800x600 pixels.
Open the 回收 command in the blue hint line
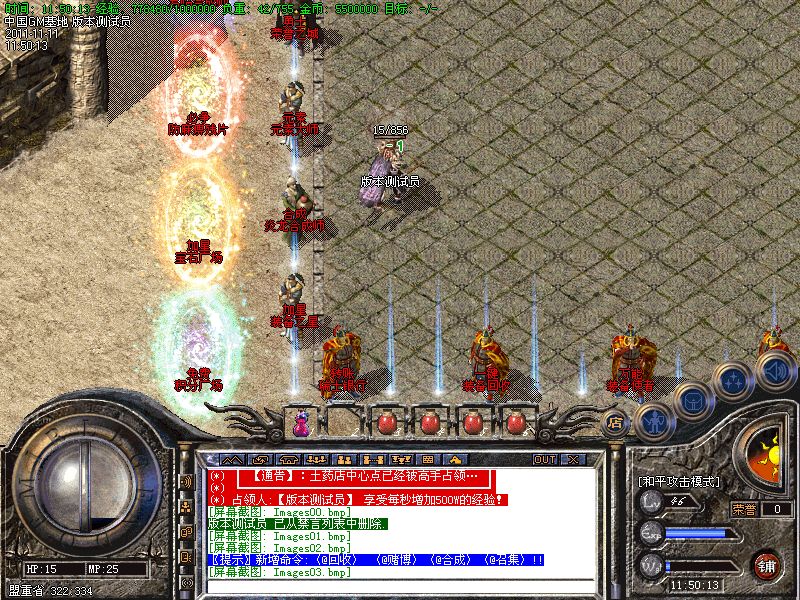337,560
